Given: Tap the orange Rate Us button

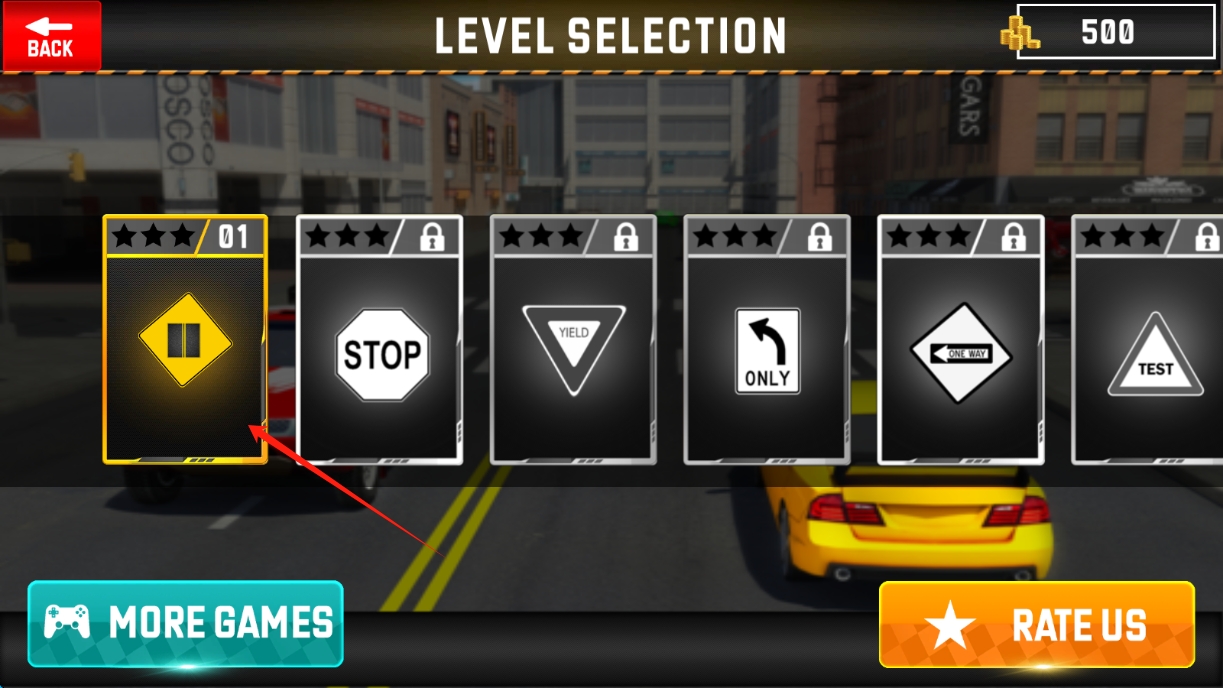Looking at the screenshot, I should (1036, 624).
